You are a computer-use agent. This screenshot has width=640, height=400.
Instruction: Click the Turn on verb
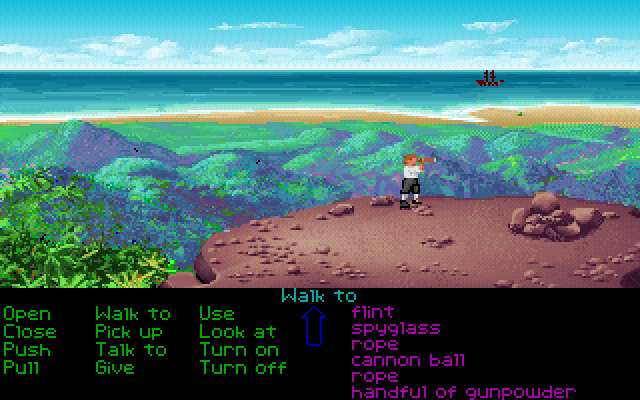(239, 349)
